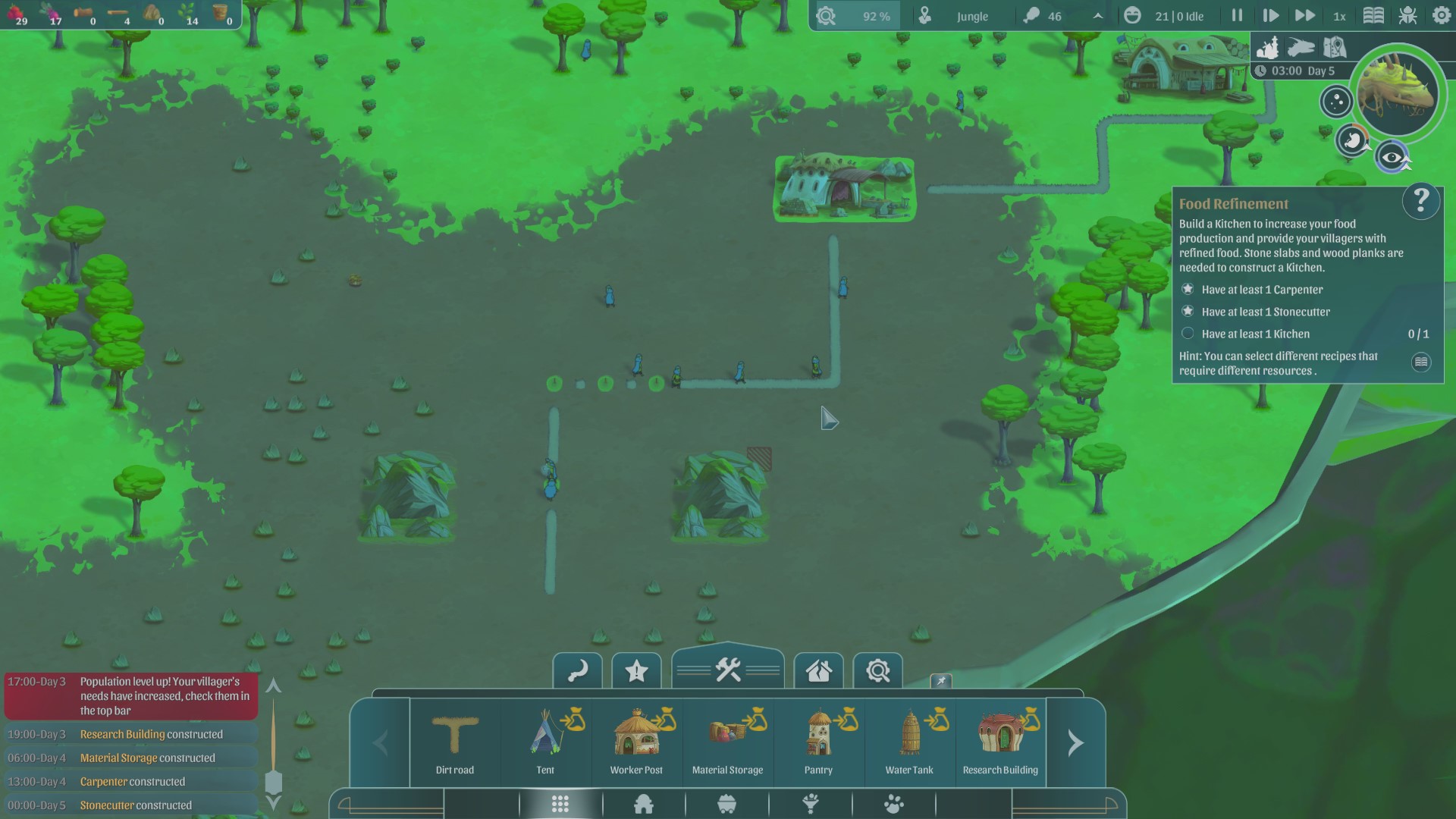Choose the Pantry building
The width and height of the screenshot is (1456, 819).
(x=819, y=742)
